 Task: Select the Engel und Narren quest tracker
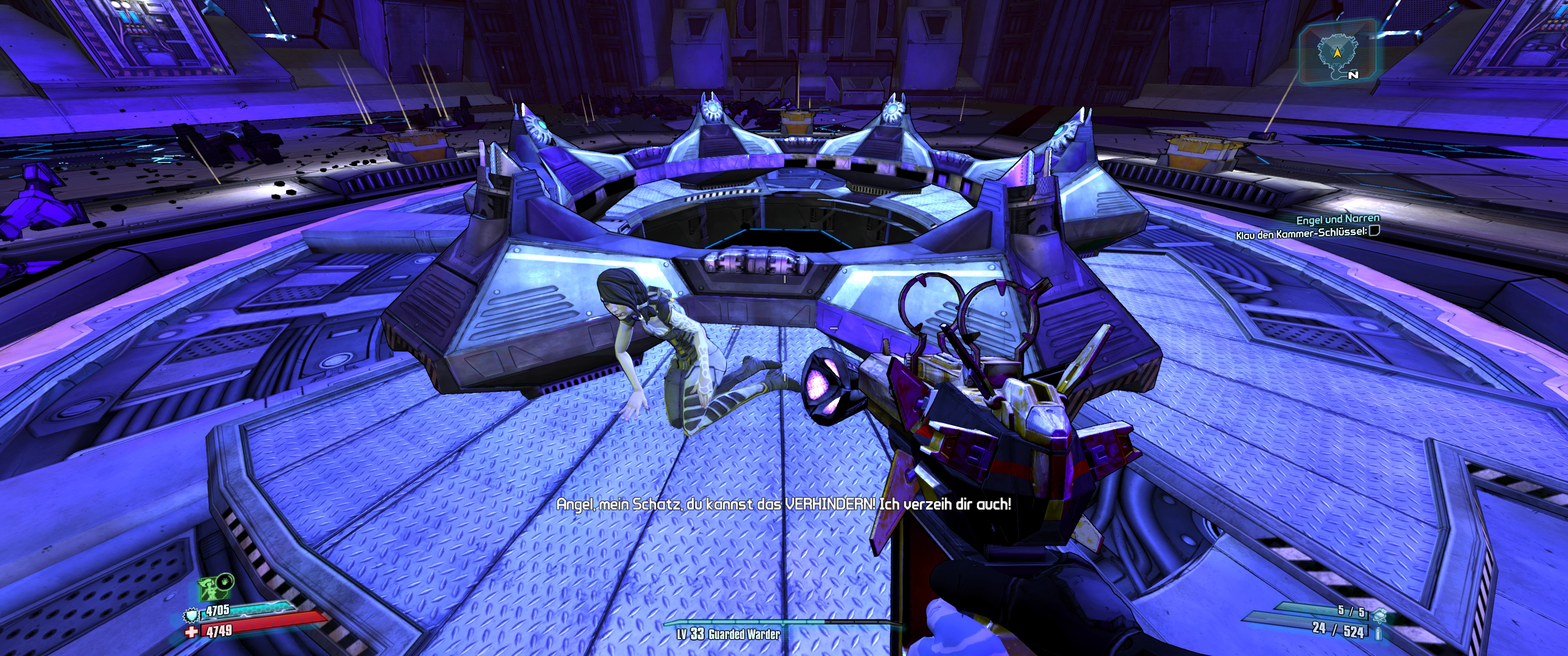(x=1337, y=219)
